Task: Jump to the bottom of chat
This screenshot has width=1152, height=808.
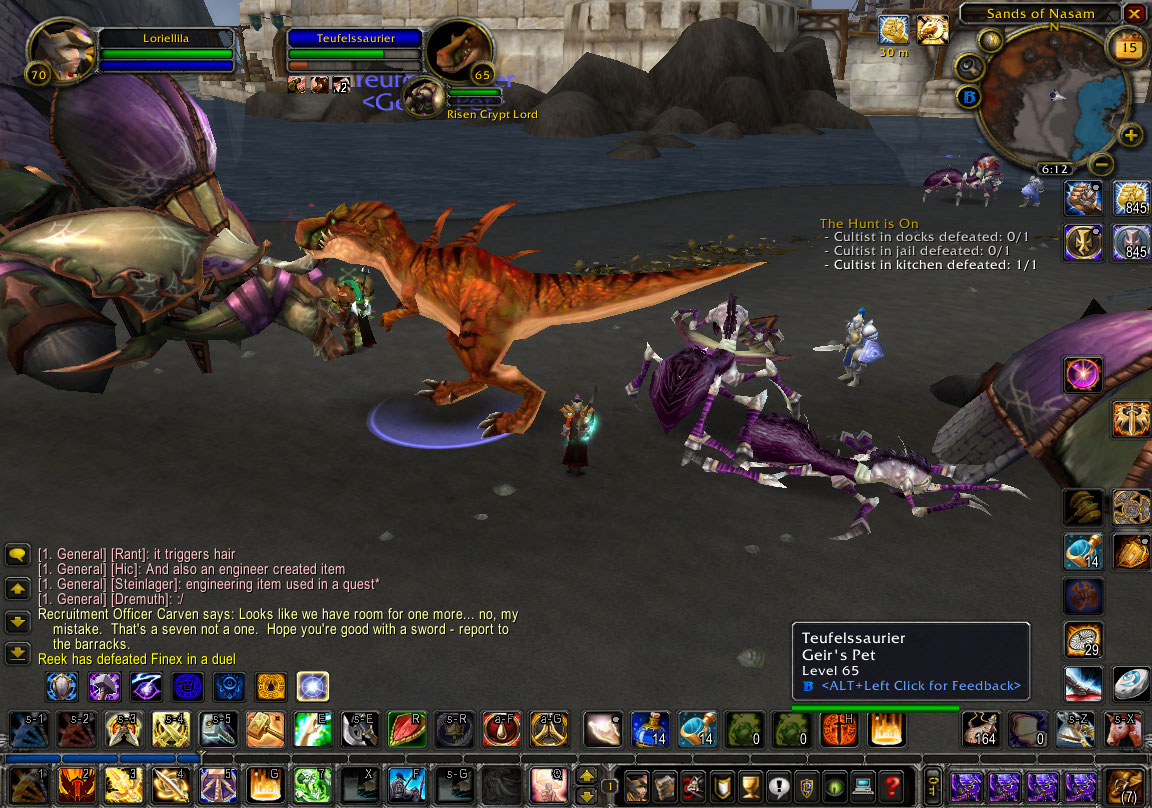Action: 17,653
